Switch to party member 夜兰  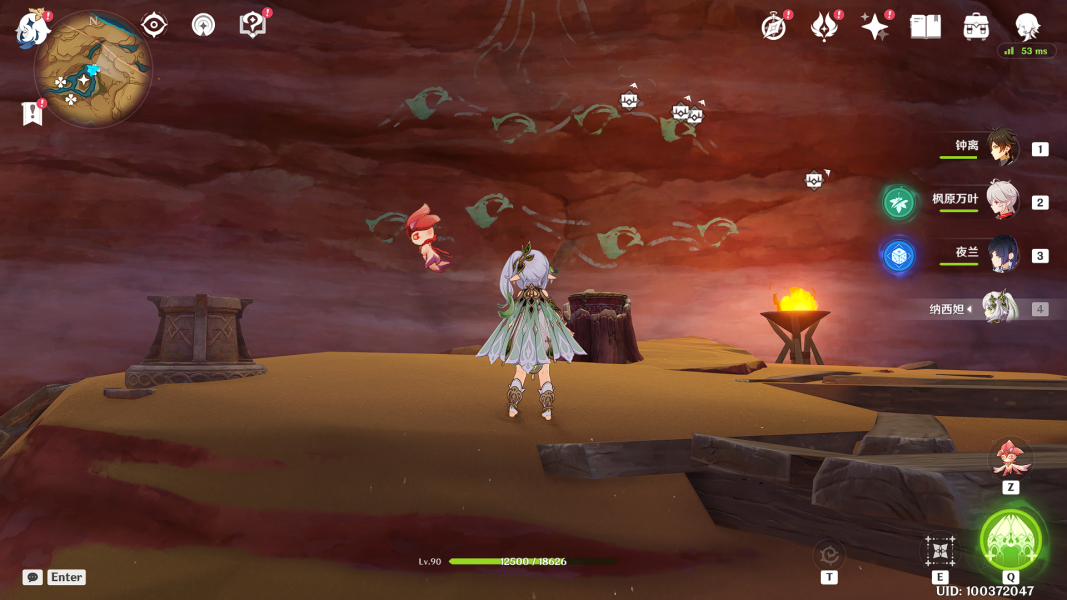tap(1002, 255)
